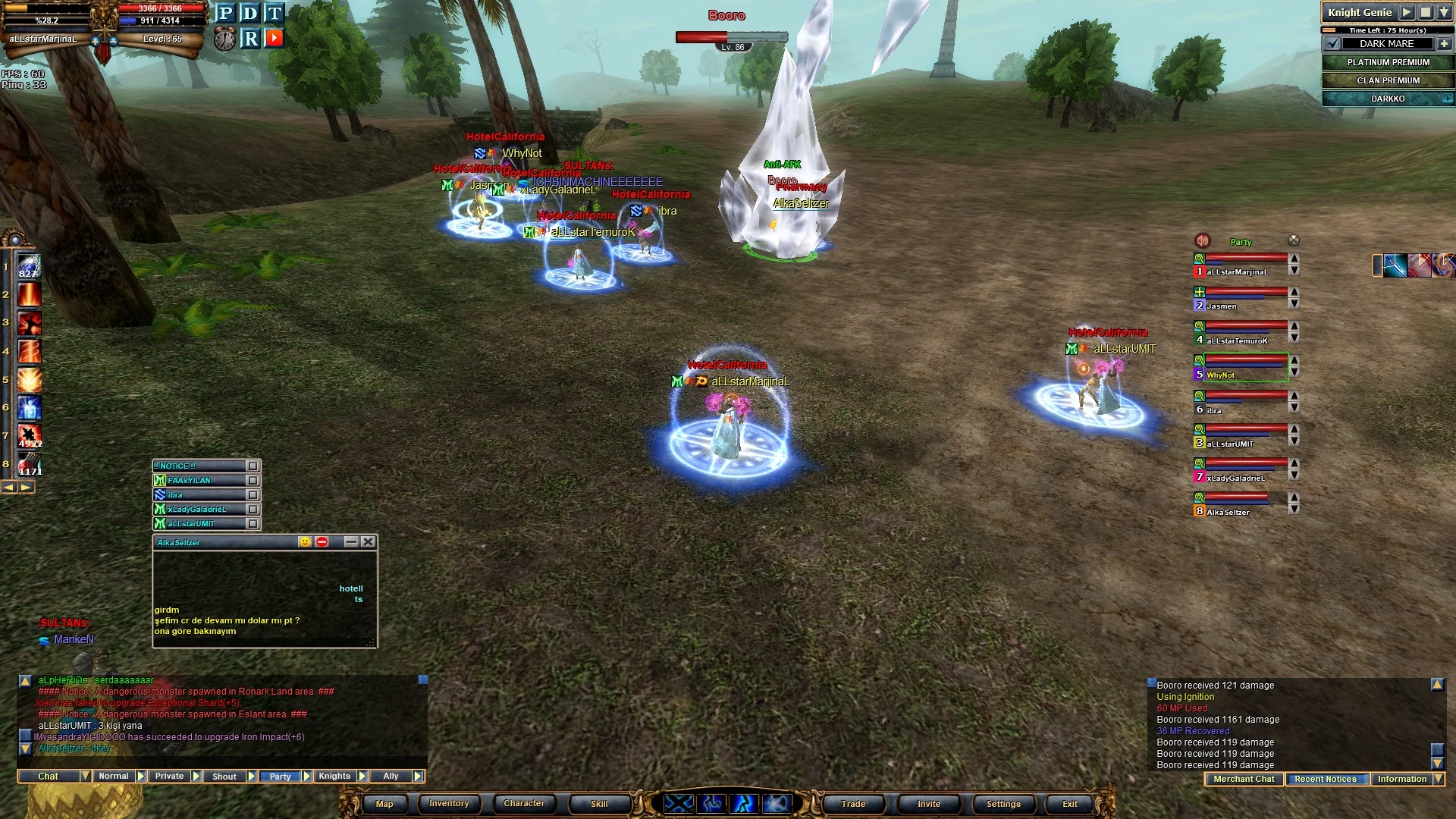Screen dimensions: 1456x819
Task: Open the xLadyGaladrieL private chat entry
Action: [199, 510]
